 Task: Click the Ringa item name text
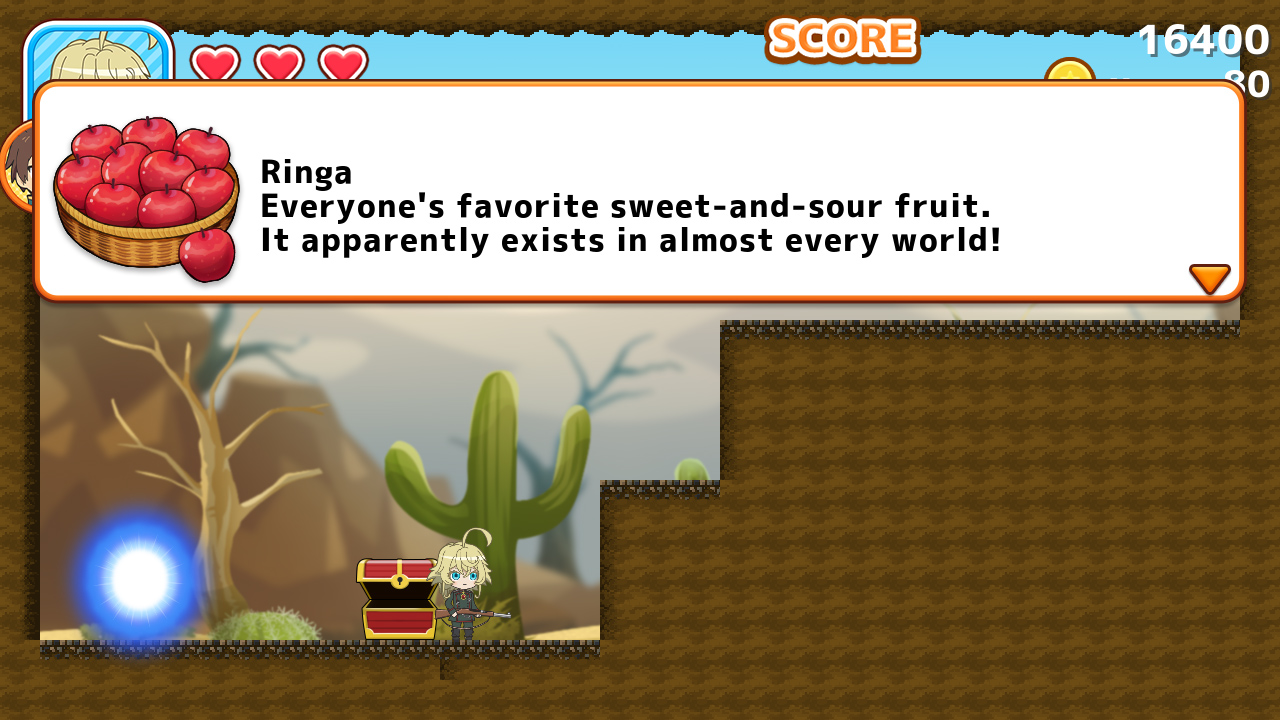coord(306,172)
